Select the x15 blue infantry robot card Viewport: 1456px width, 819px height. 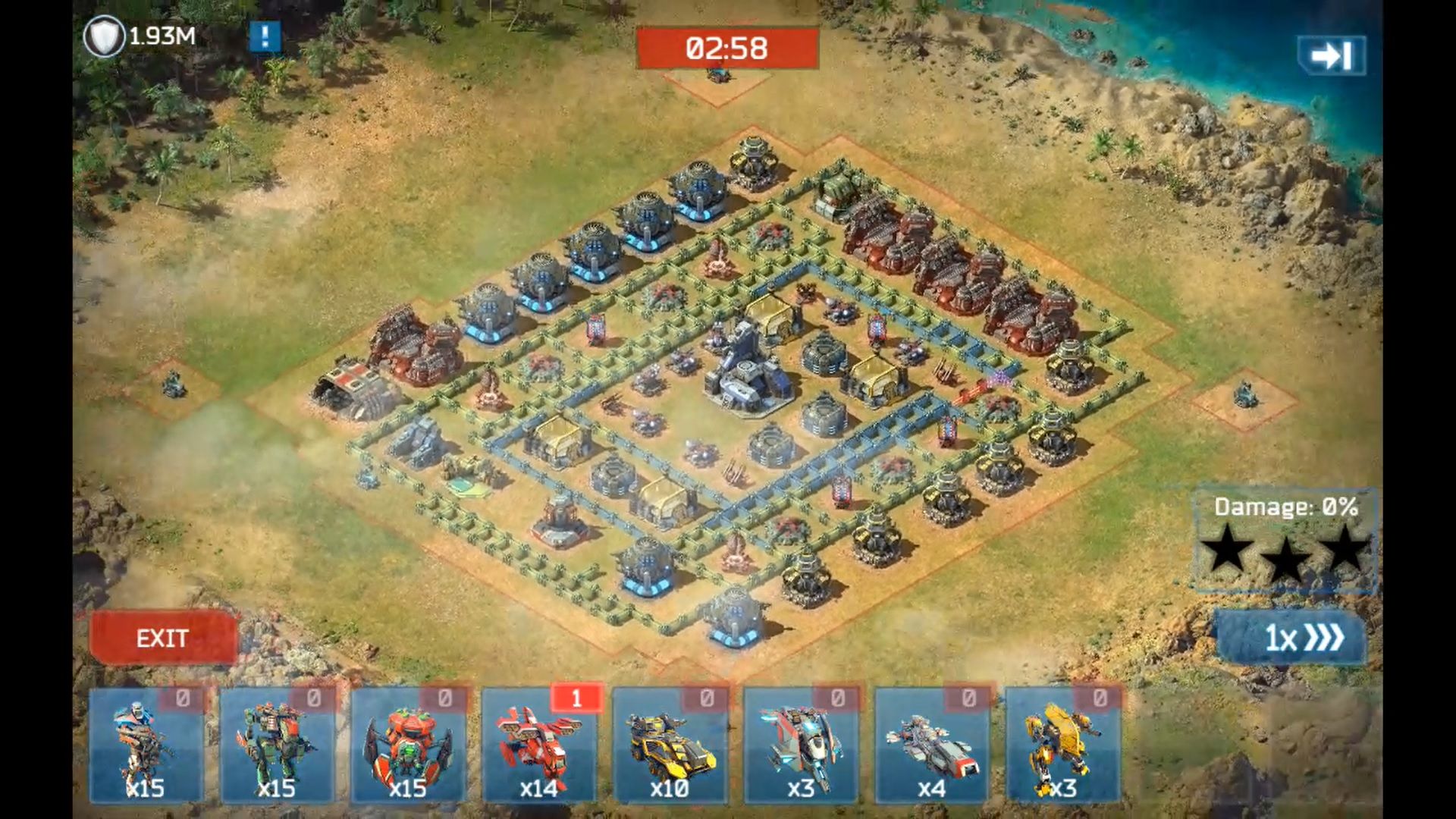click(146, 746)
